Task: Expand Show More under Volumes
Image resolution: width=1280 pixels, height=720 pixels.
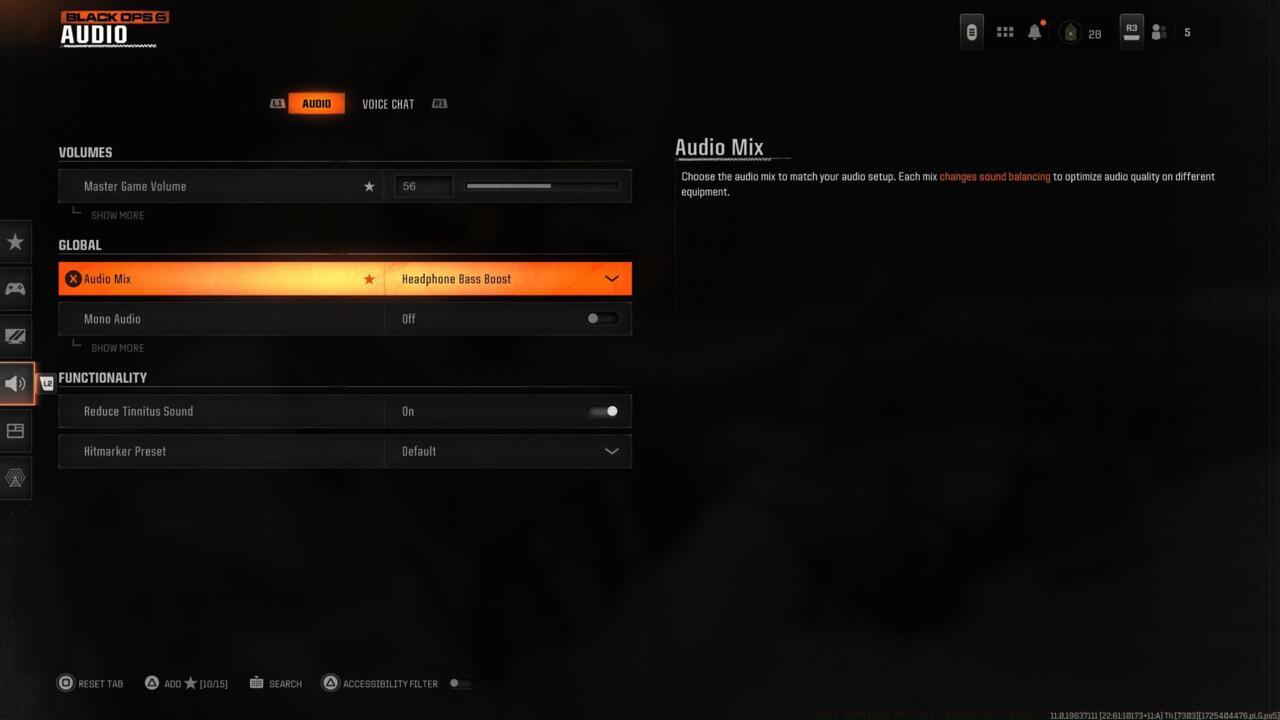Action: [x=117, y=215]
